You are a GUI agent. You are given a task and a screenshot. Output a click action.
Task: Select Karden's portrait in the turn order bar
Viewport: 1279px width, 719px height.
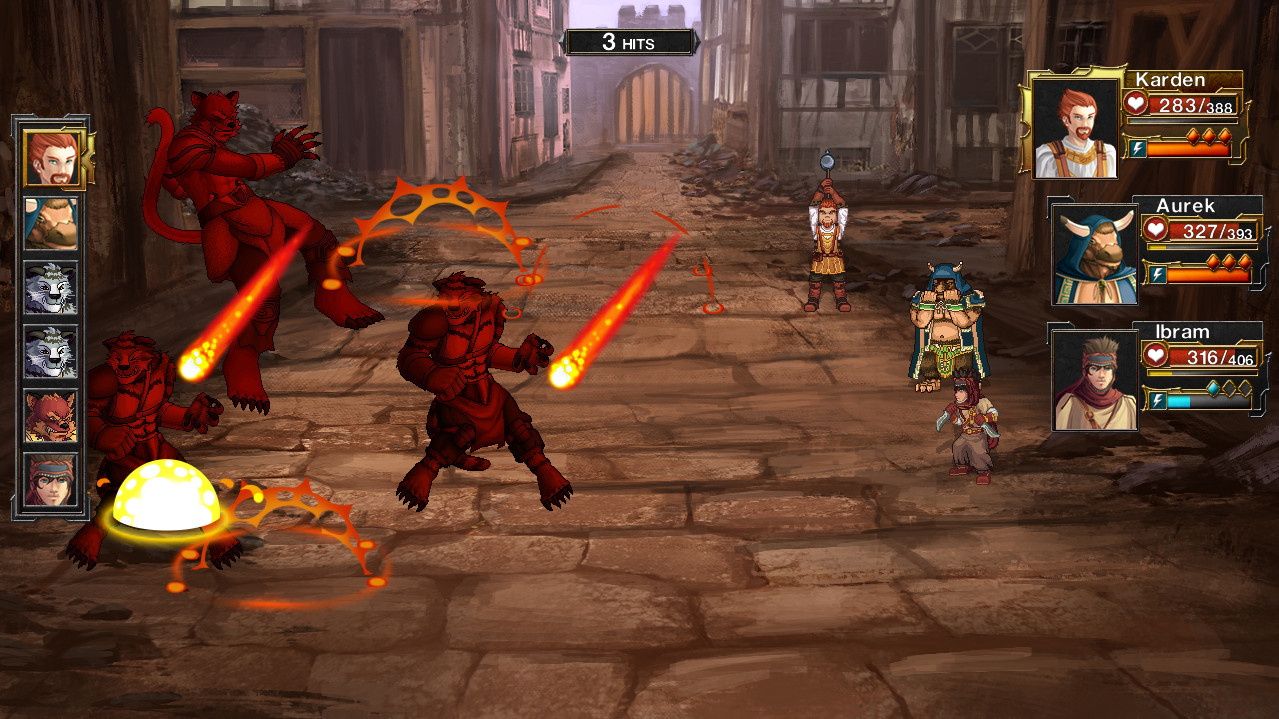tap(51, 158)
